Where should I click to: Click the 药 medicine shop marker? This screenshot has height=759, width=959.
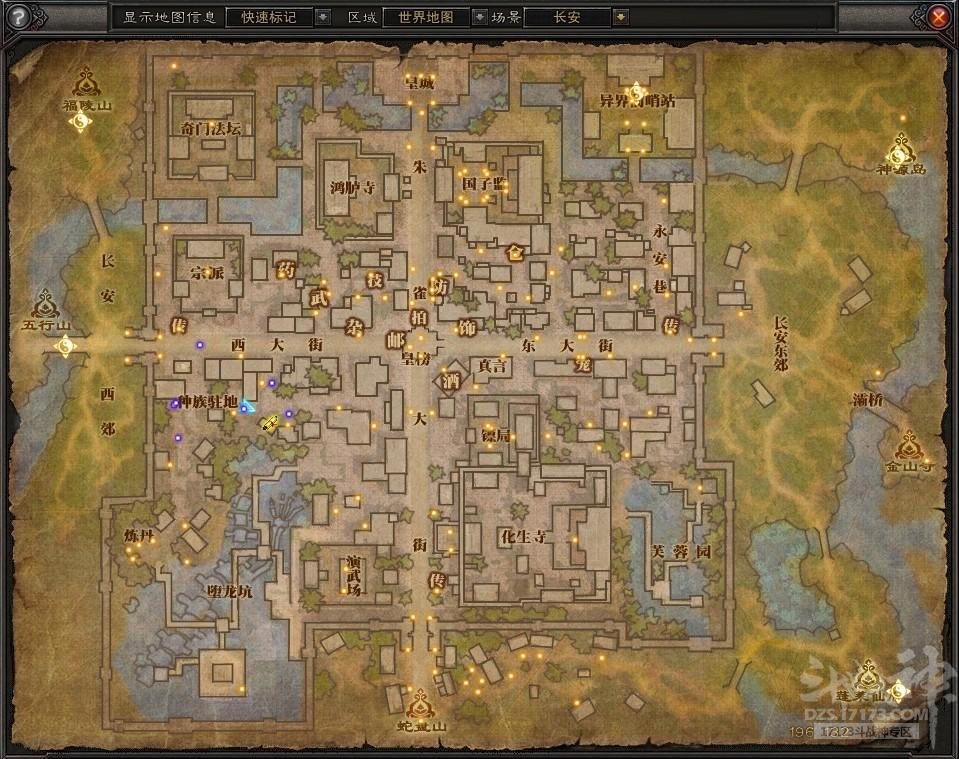coord(286,266)
